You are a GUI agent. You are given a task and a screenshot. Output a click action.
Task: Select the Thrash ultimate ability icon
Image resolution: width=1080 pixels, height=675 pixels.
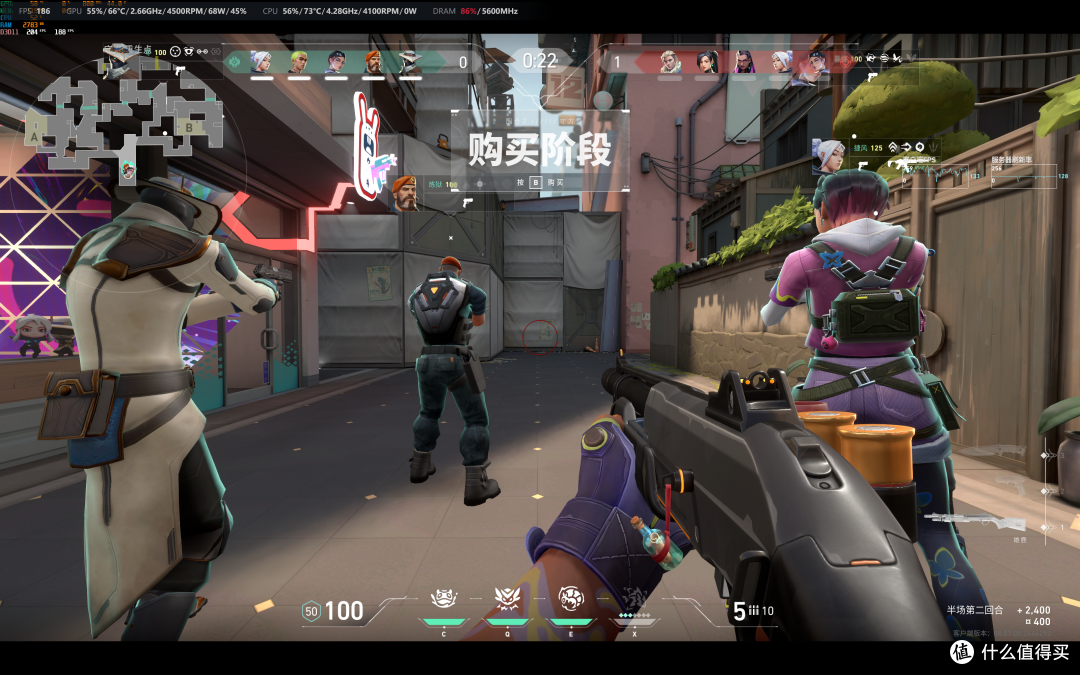coord(635,598)
